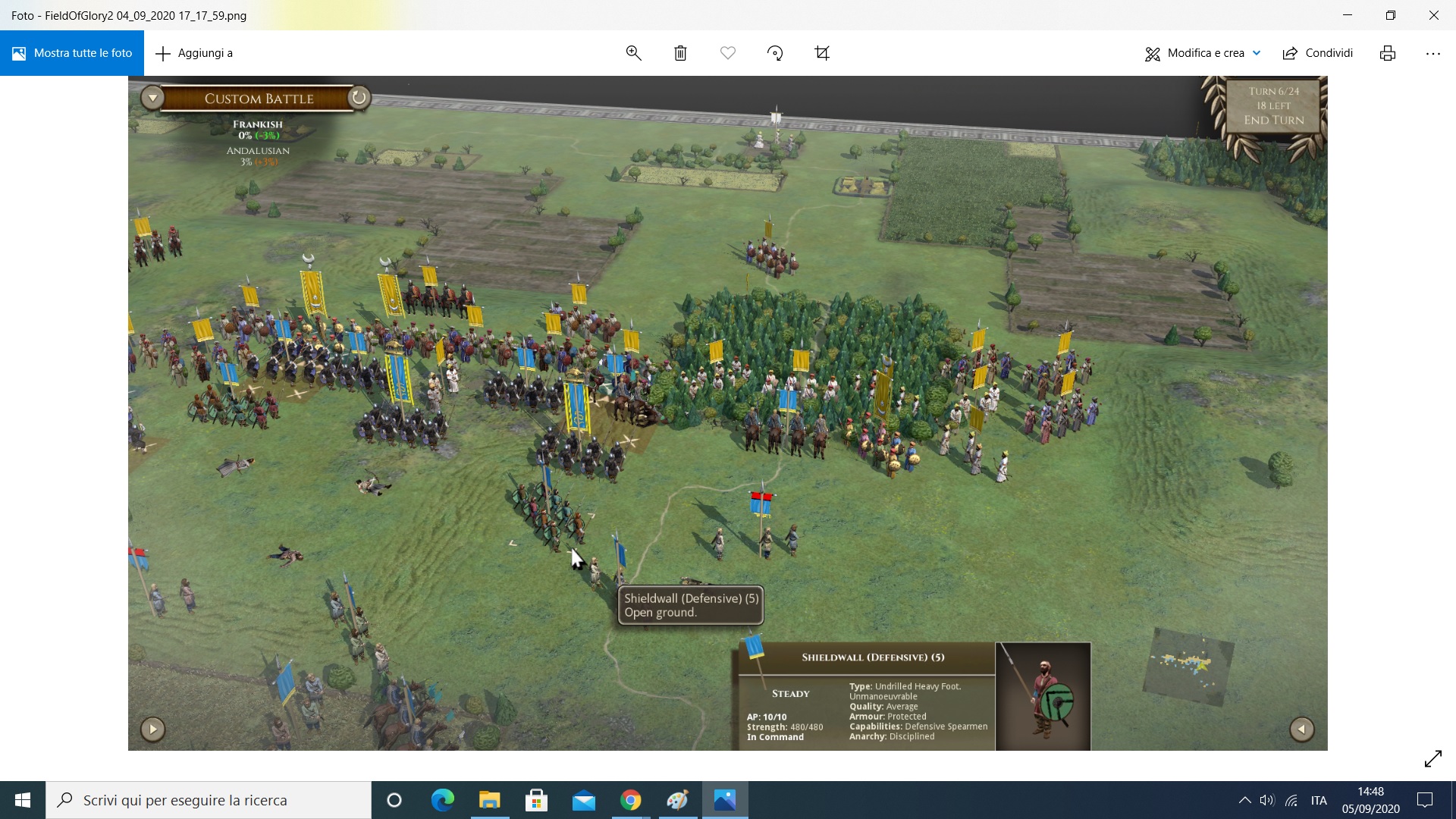
Task: Close the Photos window
Action: click(1433, 15)
